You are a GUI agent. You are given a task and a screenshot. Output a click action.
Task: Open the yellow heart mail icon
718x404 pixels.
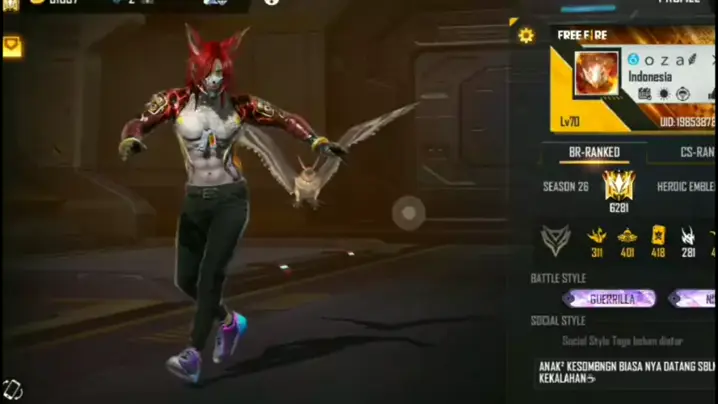click(12, 46)
